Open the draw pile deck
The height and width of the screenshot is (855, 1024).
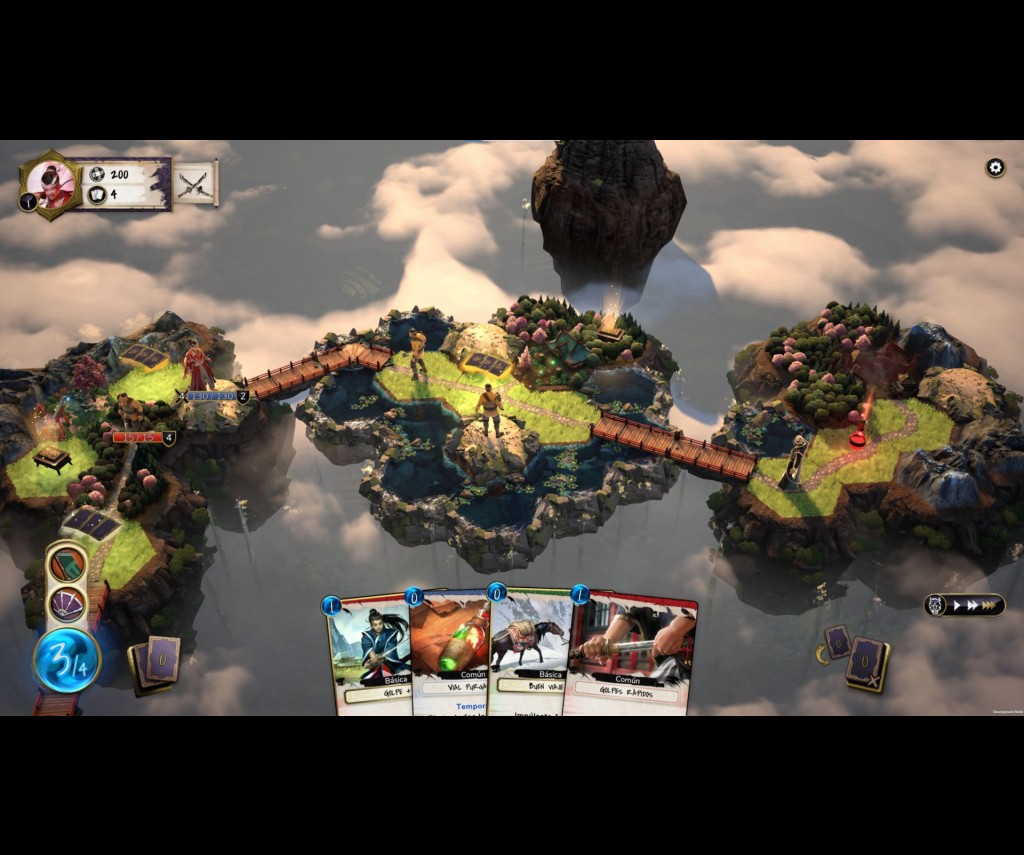[x=156, y=662]
